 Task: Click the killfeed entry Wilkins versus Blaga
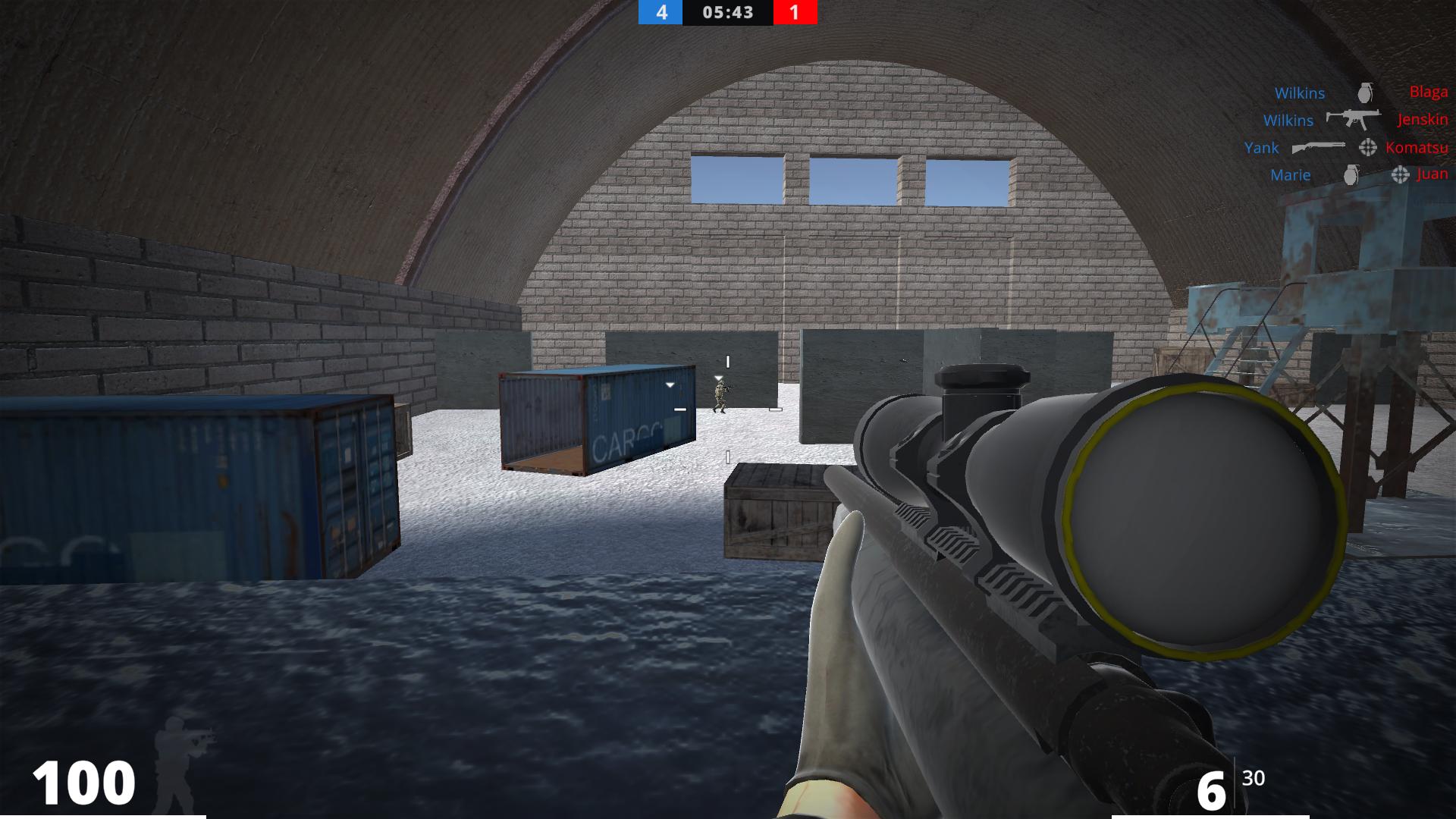pyautogui.click(x=1361, y=93)
